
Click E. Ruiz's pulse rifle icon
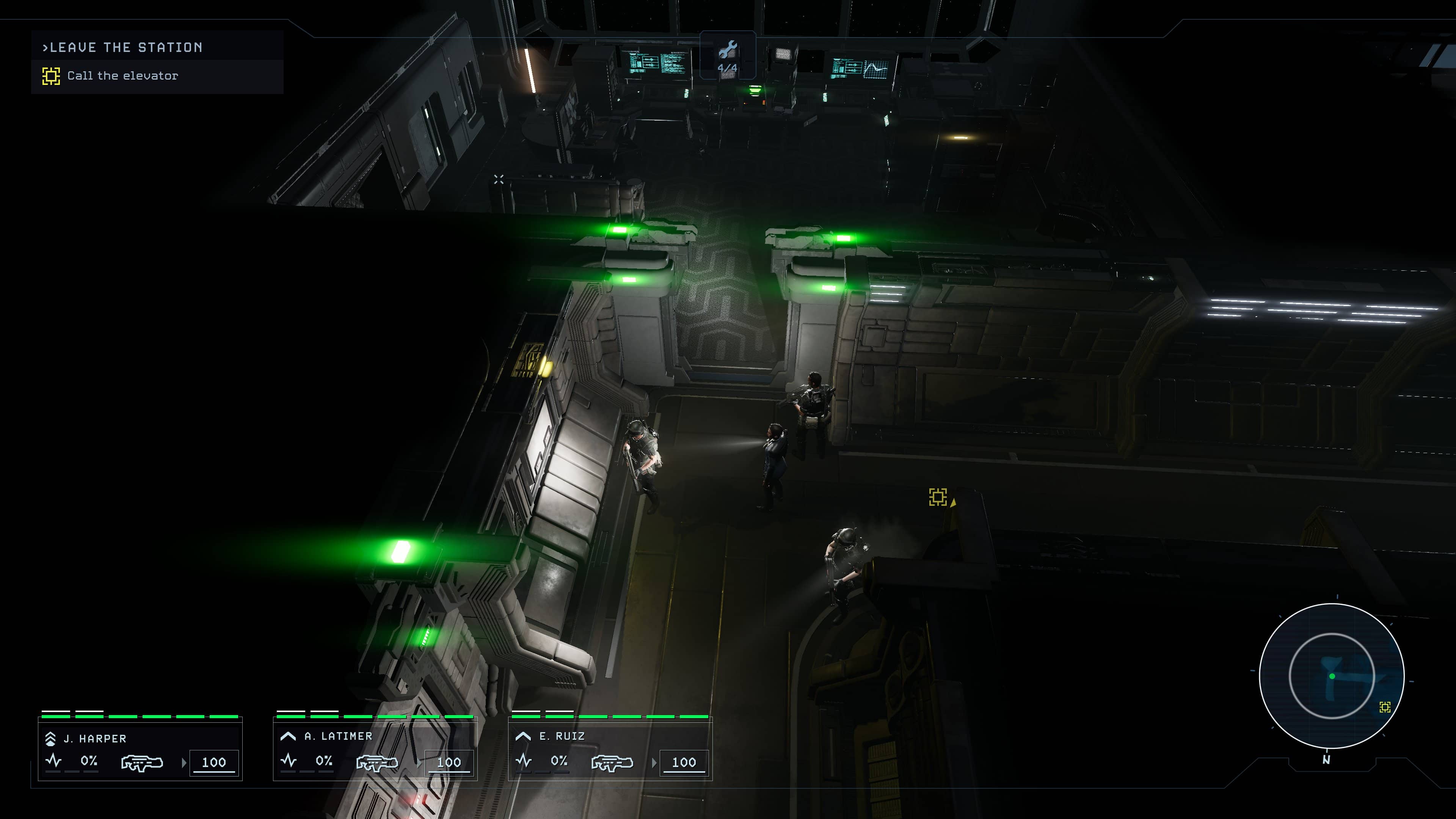pos(612,763)
